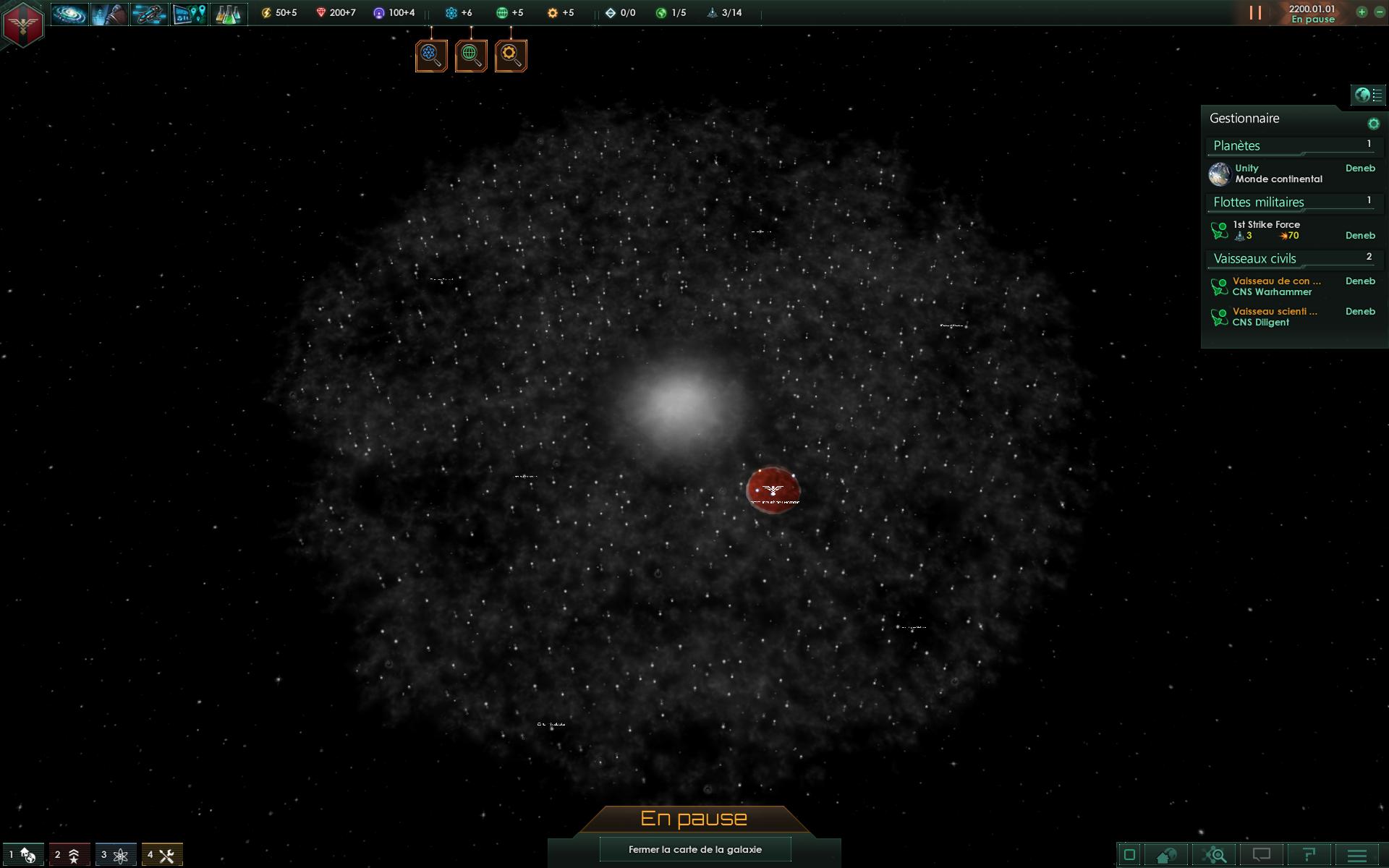The height and width of the screenshot is (868, 1389).
Task: Select the green society research alert icon
Action: click(471, 56)
